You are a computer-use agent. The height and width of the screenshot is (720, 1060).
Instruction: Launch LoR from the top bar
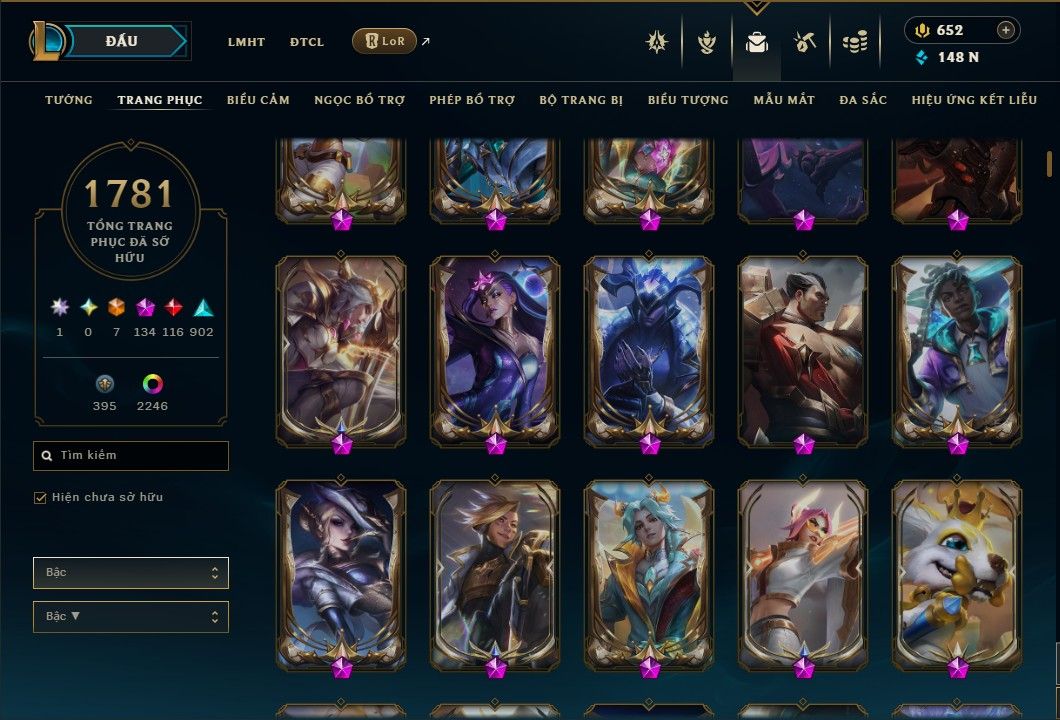tap(384, 41)
